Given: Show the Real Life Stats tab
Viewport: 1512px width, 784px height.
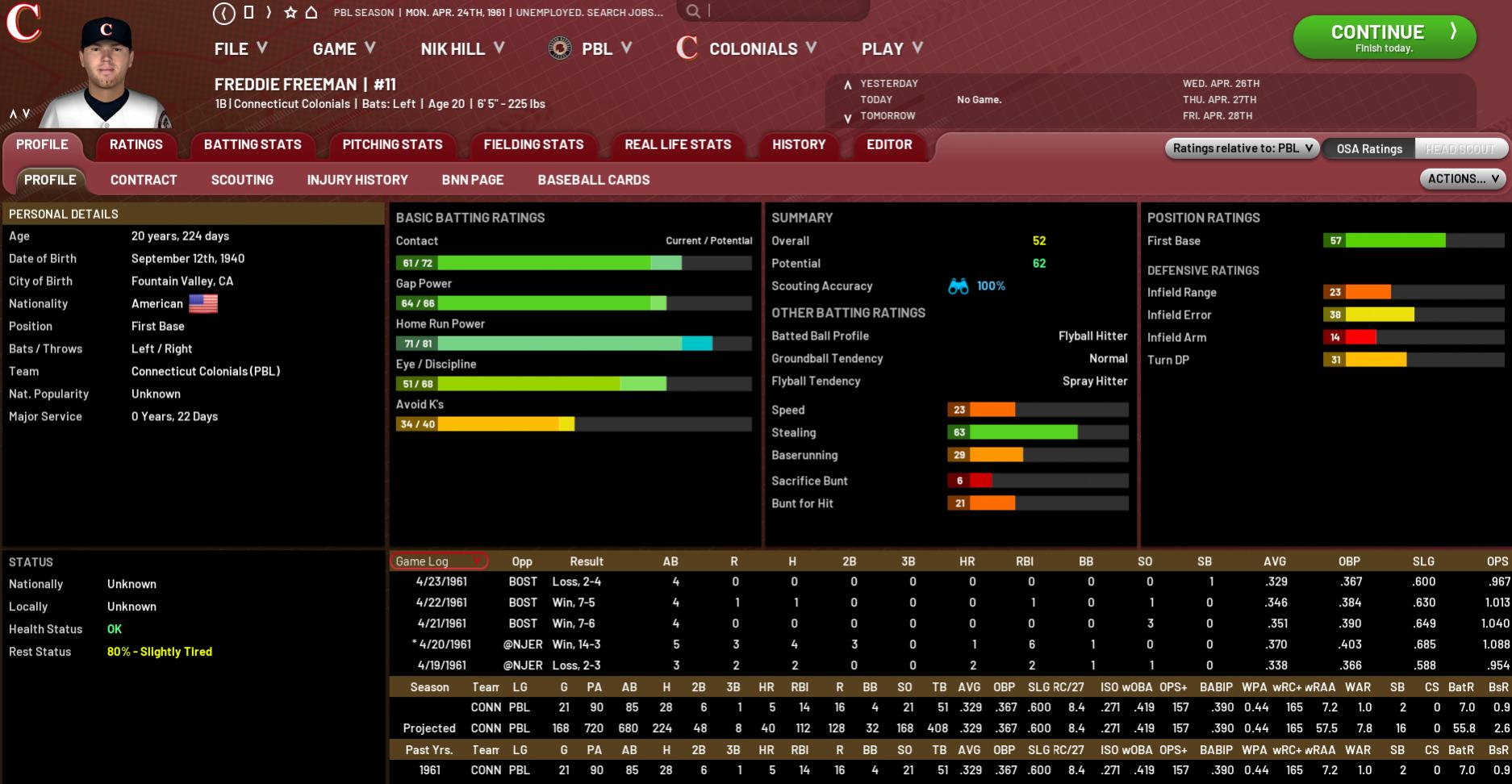Looking at the screenshot, I should tap(678, 145).
